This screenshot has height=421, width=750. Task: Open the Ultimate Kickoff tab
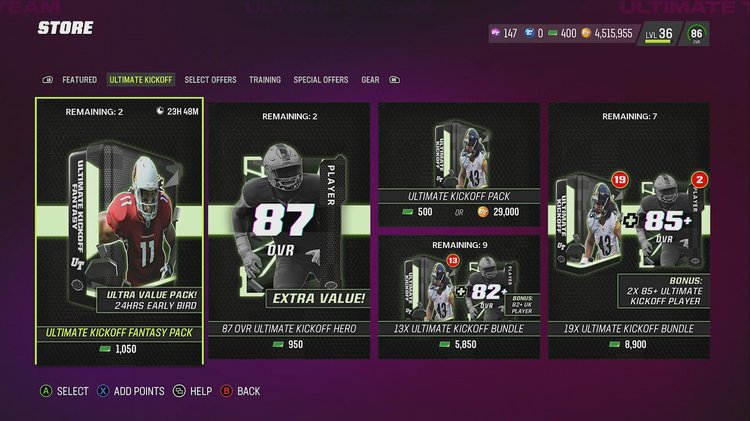[x=141, y=80]
